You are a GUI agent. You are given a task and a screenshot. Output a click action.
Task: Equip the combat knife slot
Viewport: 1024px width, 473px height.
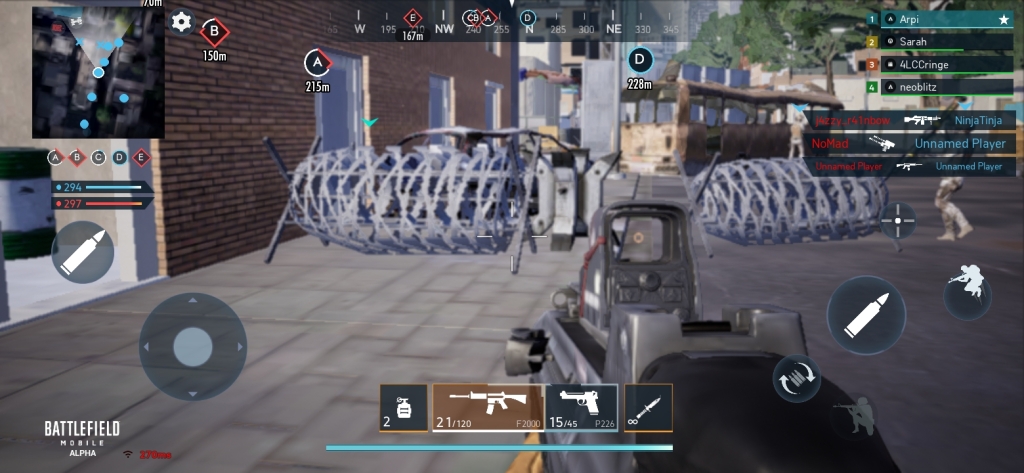click(x=648, y=409)
